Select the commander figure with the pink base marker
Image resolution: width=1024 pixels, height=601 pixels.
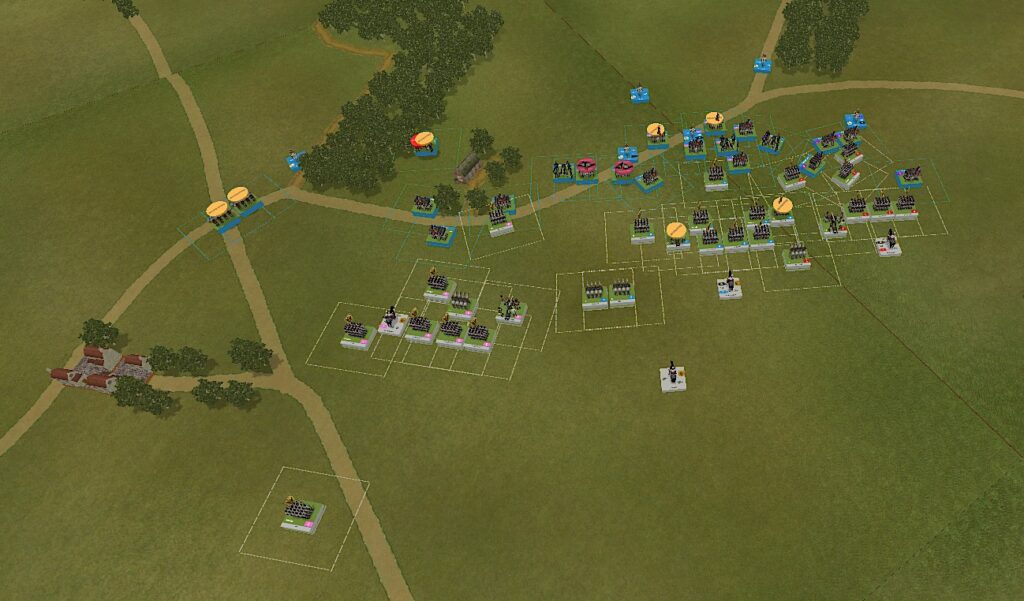[x=391, y=320]
